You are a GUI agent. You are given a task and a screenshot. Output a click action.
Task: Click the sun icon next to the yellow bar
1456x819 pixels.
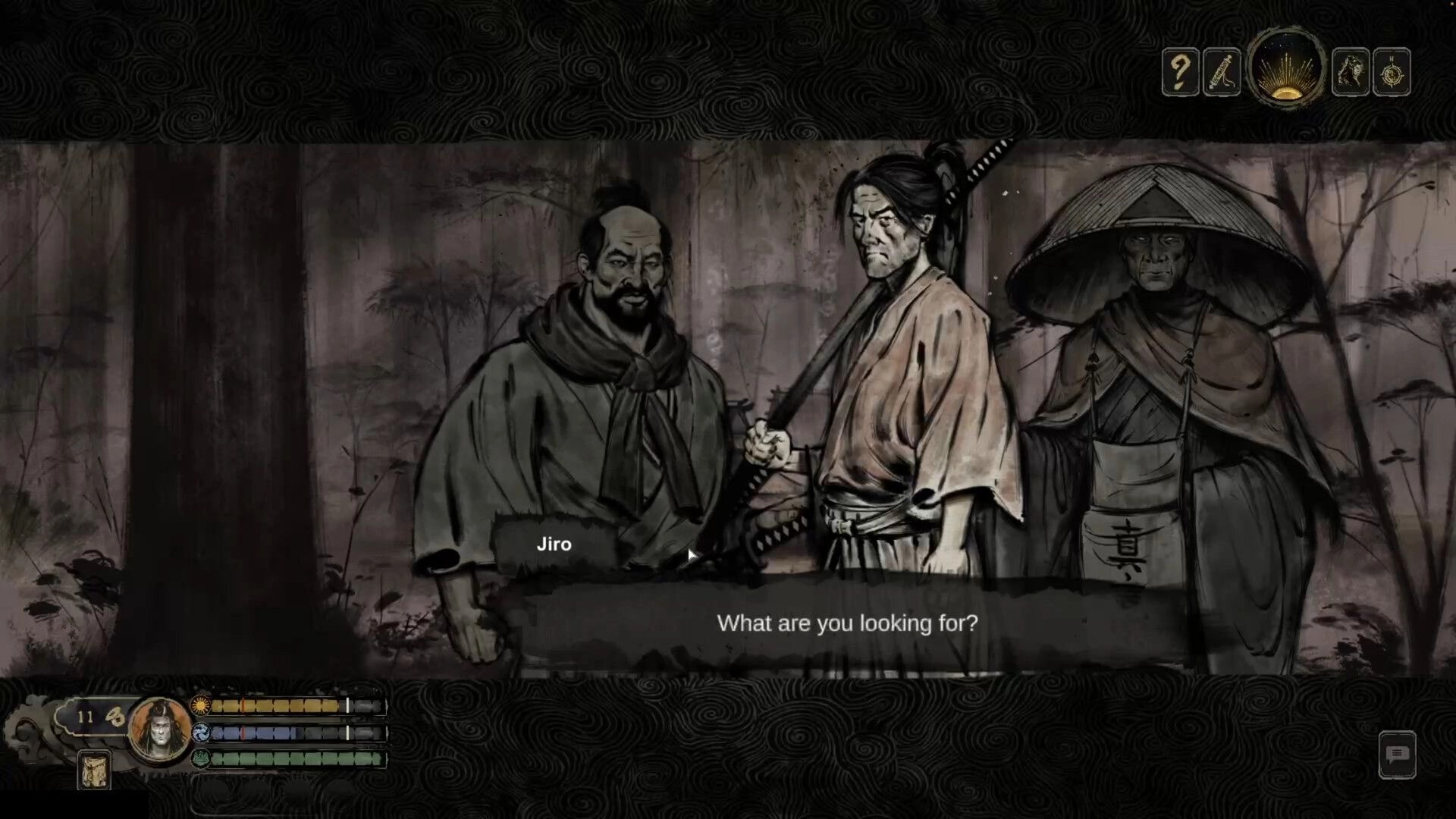coord(199,704)
